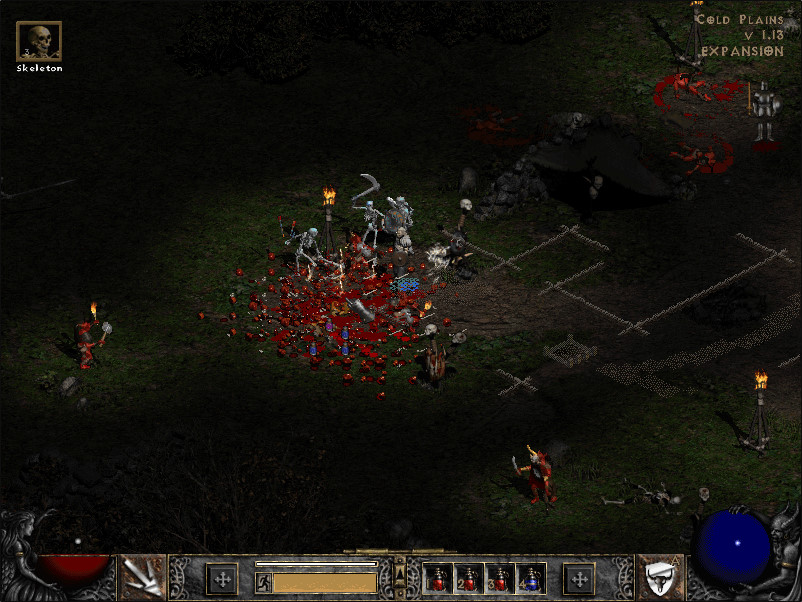Use the red healing potion in belt slot 1
This screenshot has height=602, width=802.
(439, 578)
